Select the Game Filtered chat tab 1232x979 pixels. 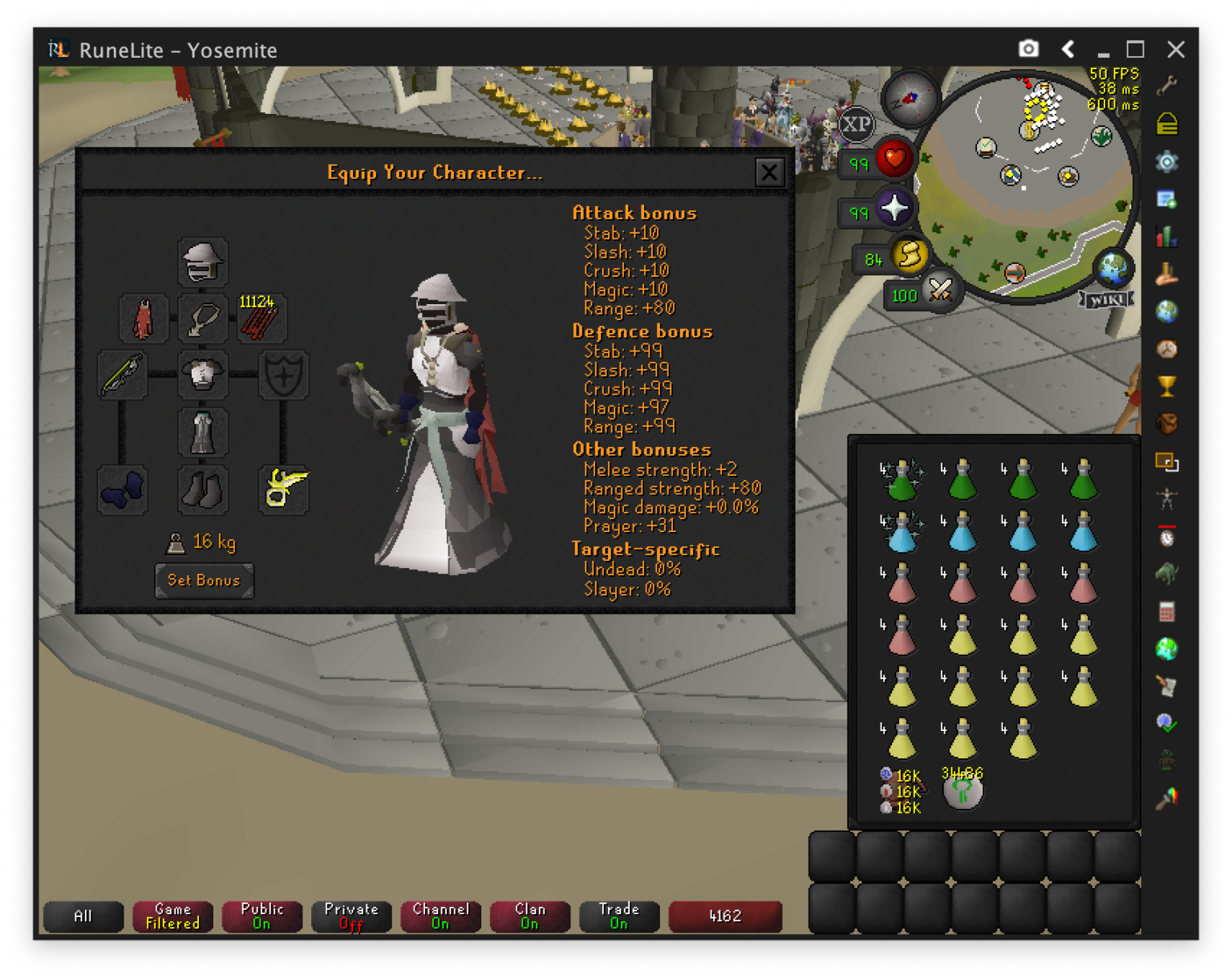(x=172, y=916)
